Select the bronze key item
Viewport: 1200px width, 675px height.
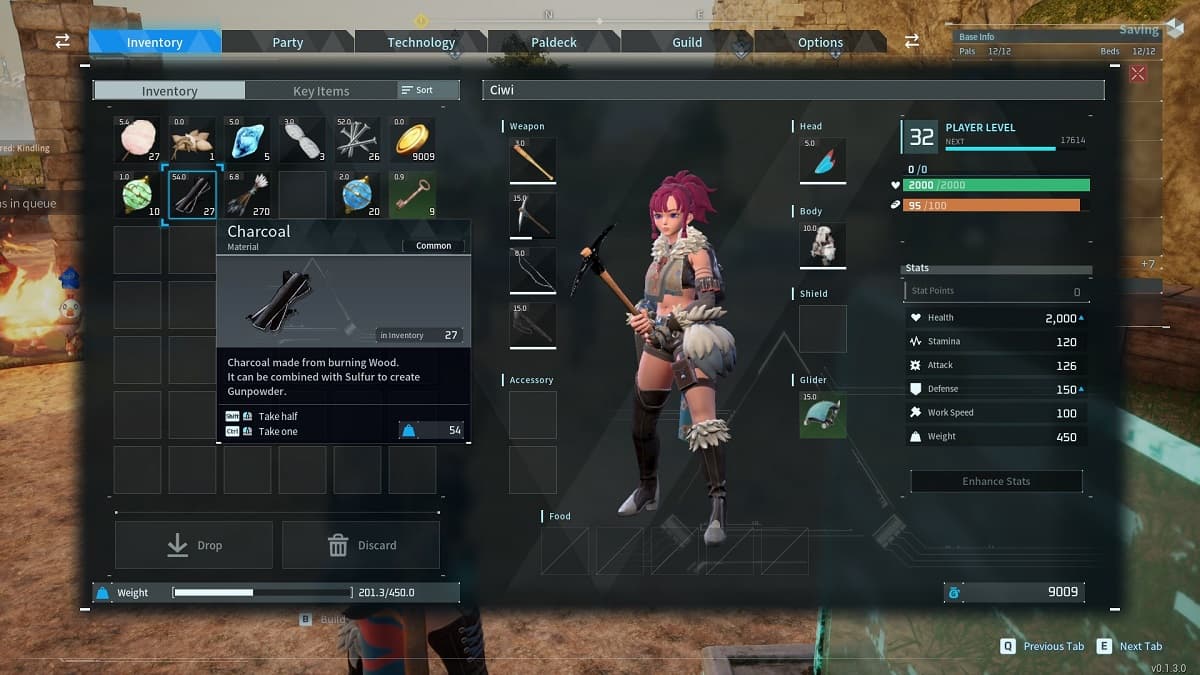[412, 194]
